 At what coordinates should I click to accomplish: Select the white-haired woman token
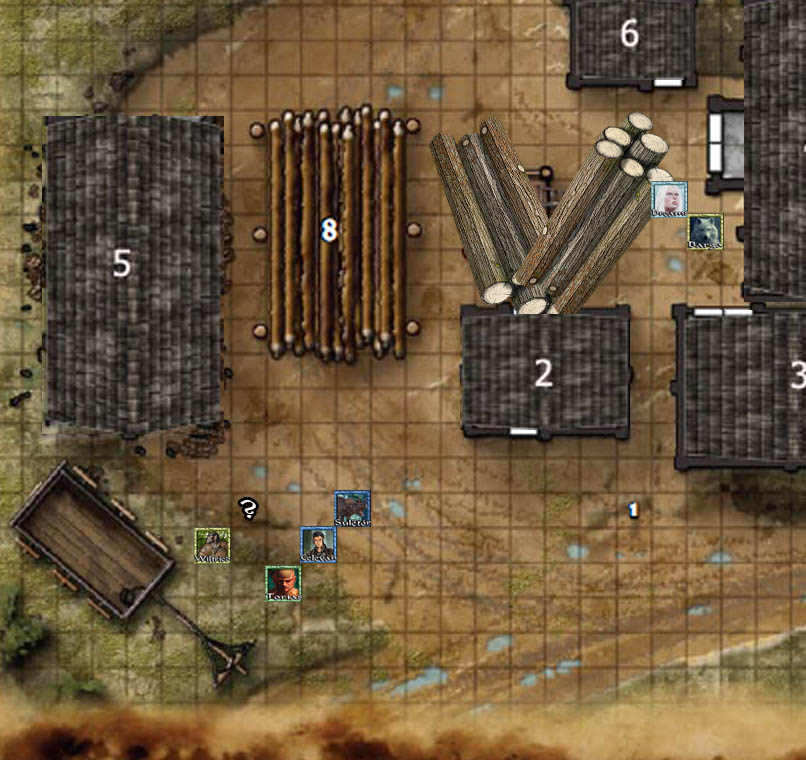point(669,199)
